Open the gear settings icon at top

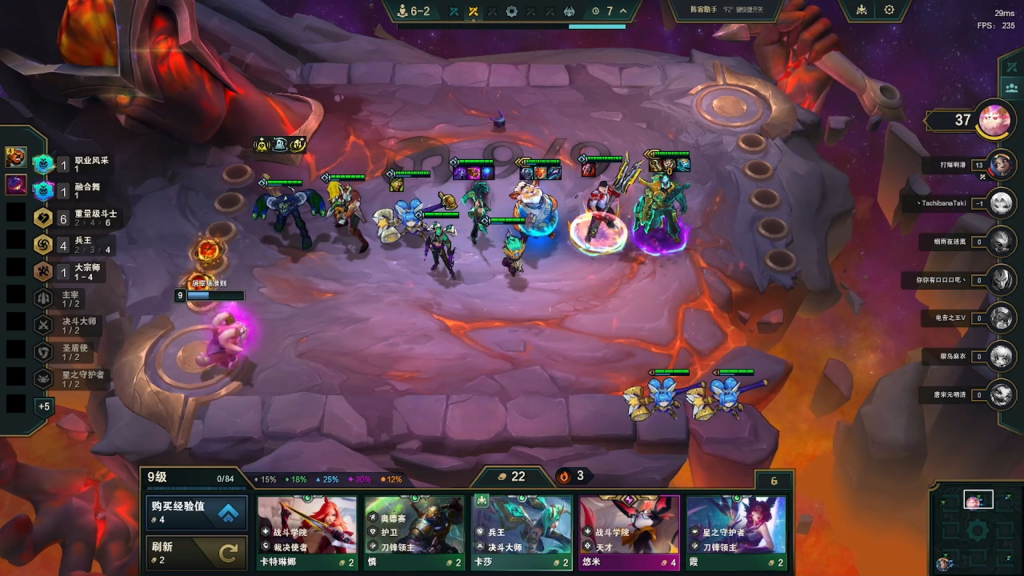[889, 10]
